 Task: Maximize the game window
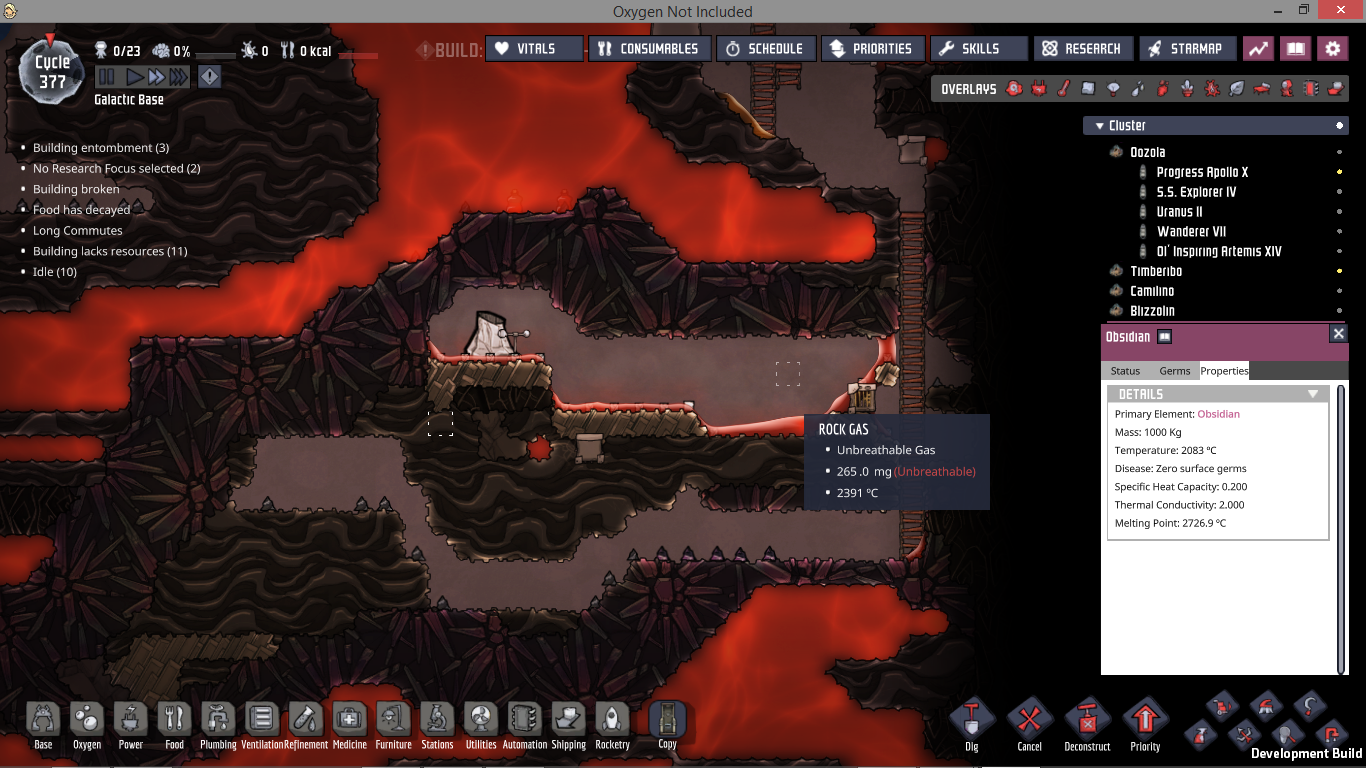pyautogui.click(x=1303, y=10)
